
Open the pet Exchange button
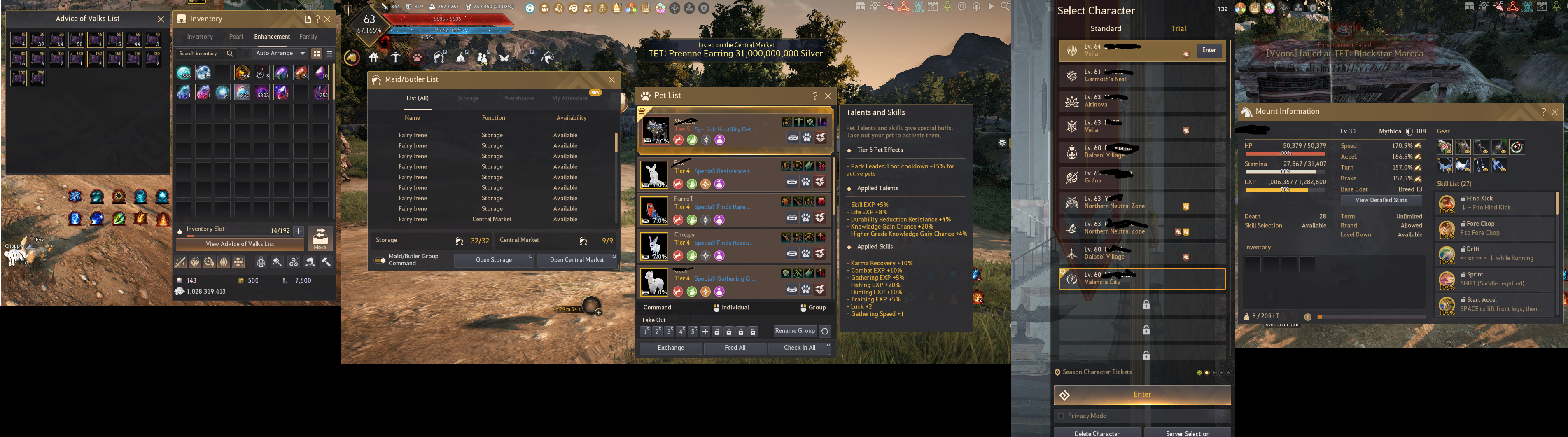671,348
